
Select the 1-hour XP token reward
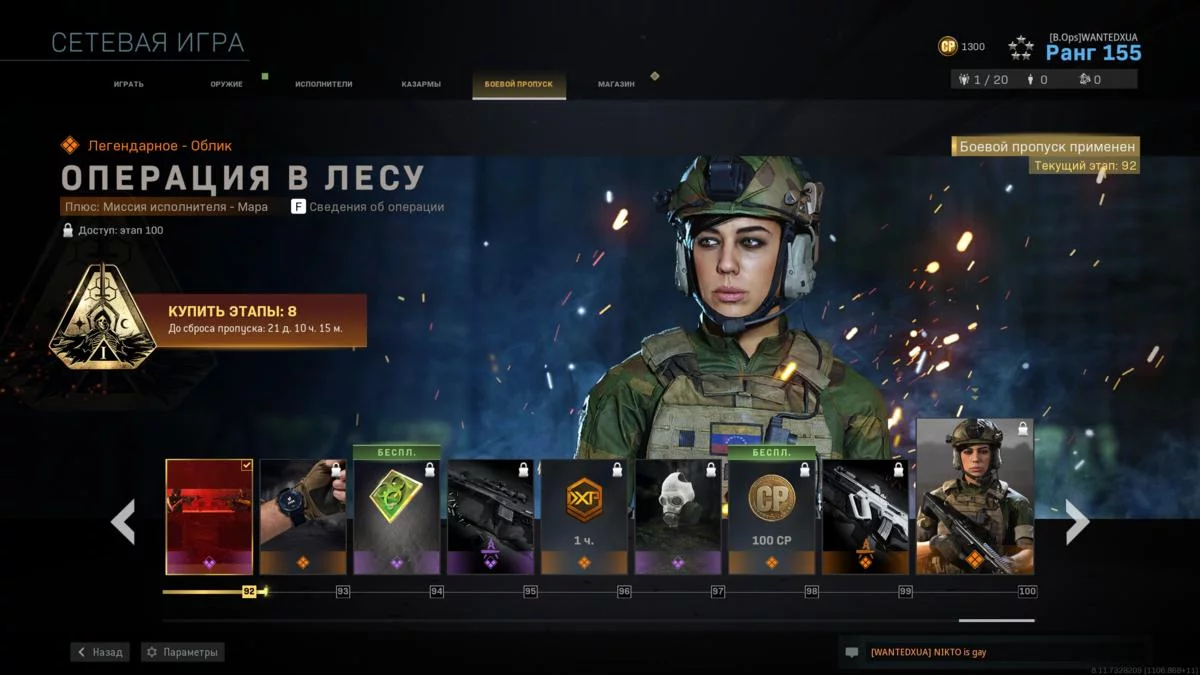point(584,516)
